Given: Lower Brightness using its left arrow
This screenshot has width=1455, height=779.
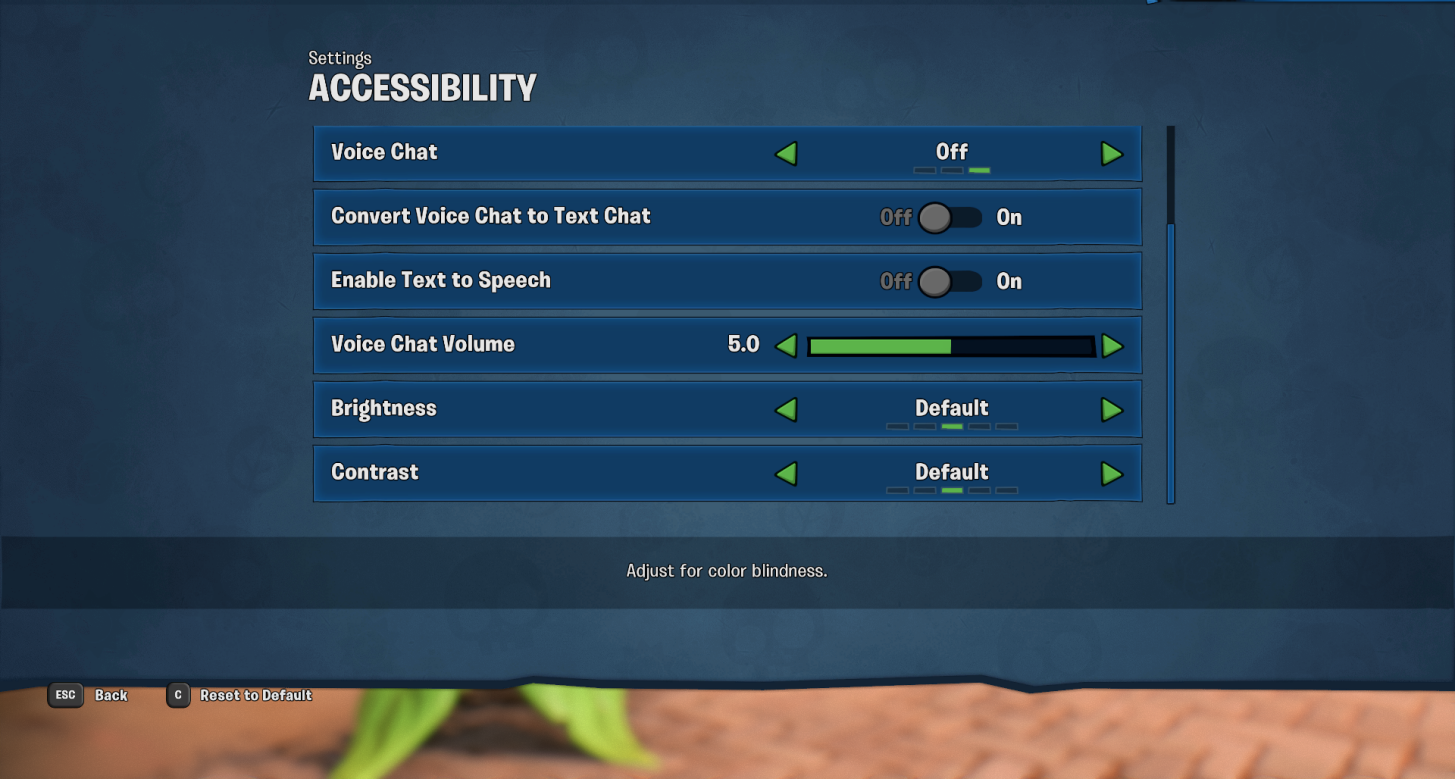Looking at the screenshot, I should [x=787, y=409].
